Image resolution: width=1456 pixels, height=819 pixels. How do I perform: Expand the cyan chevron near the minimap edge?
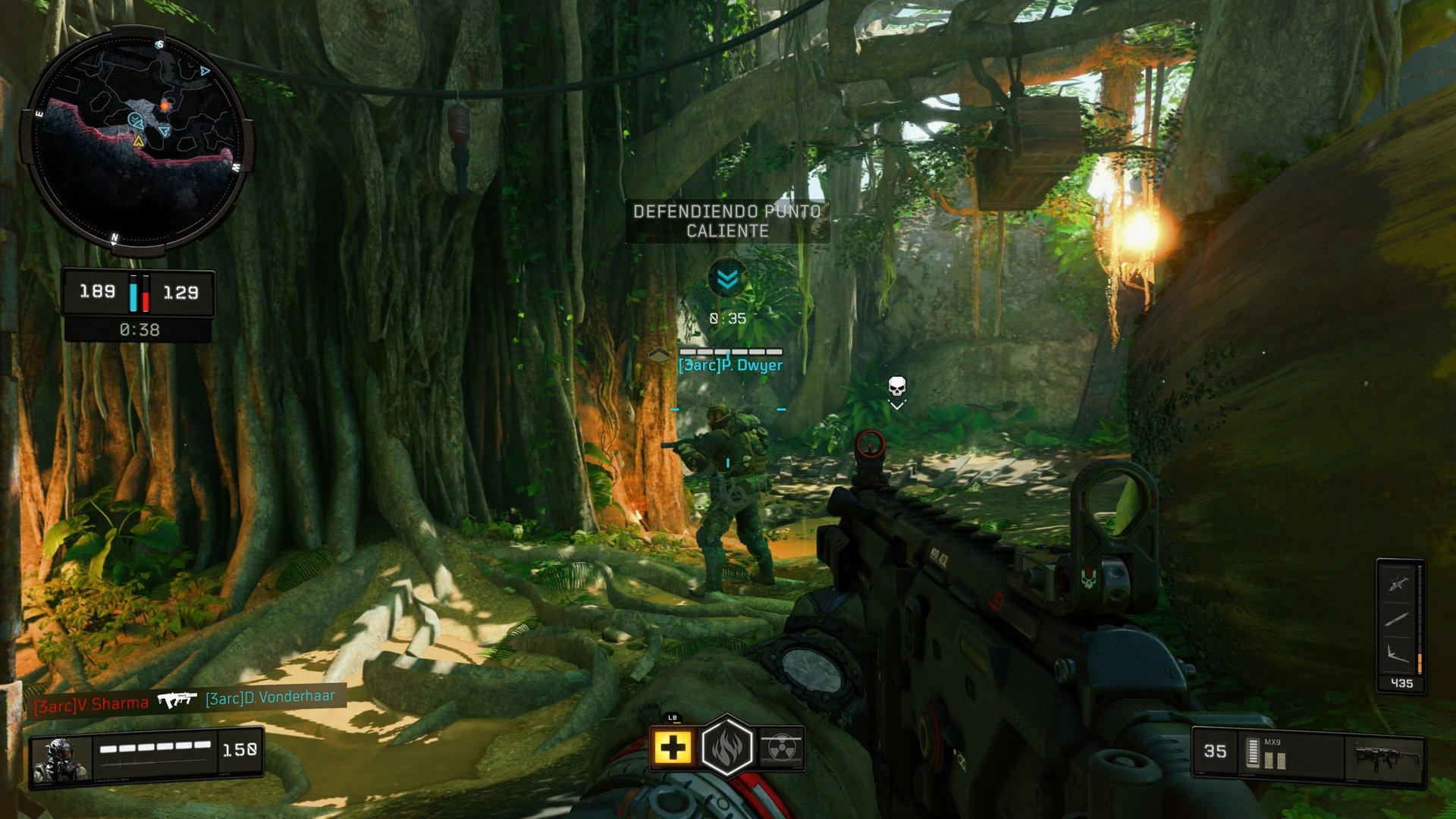pyautogui.click(x=203, y=70)
